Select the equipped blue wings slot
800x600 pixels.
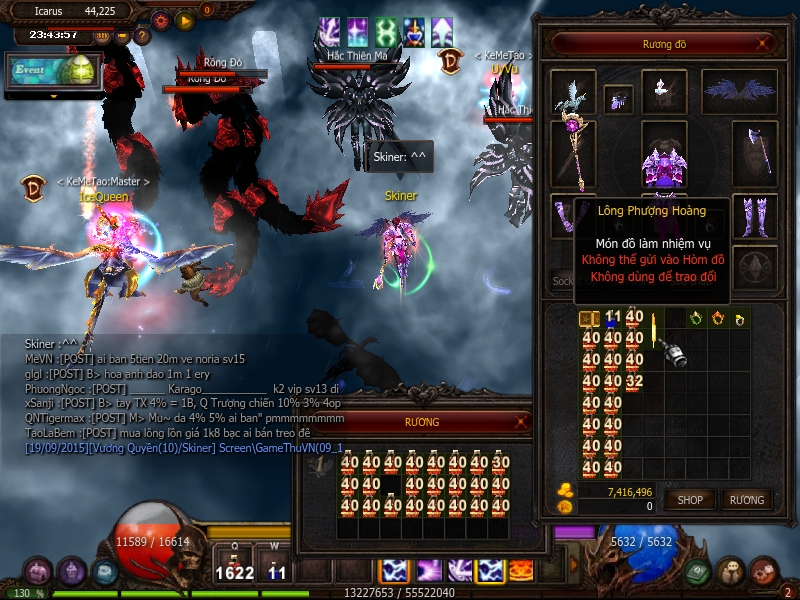tap(739, 92)
